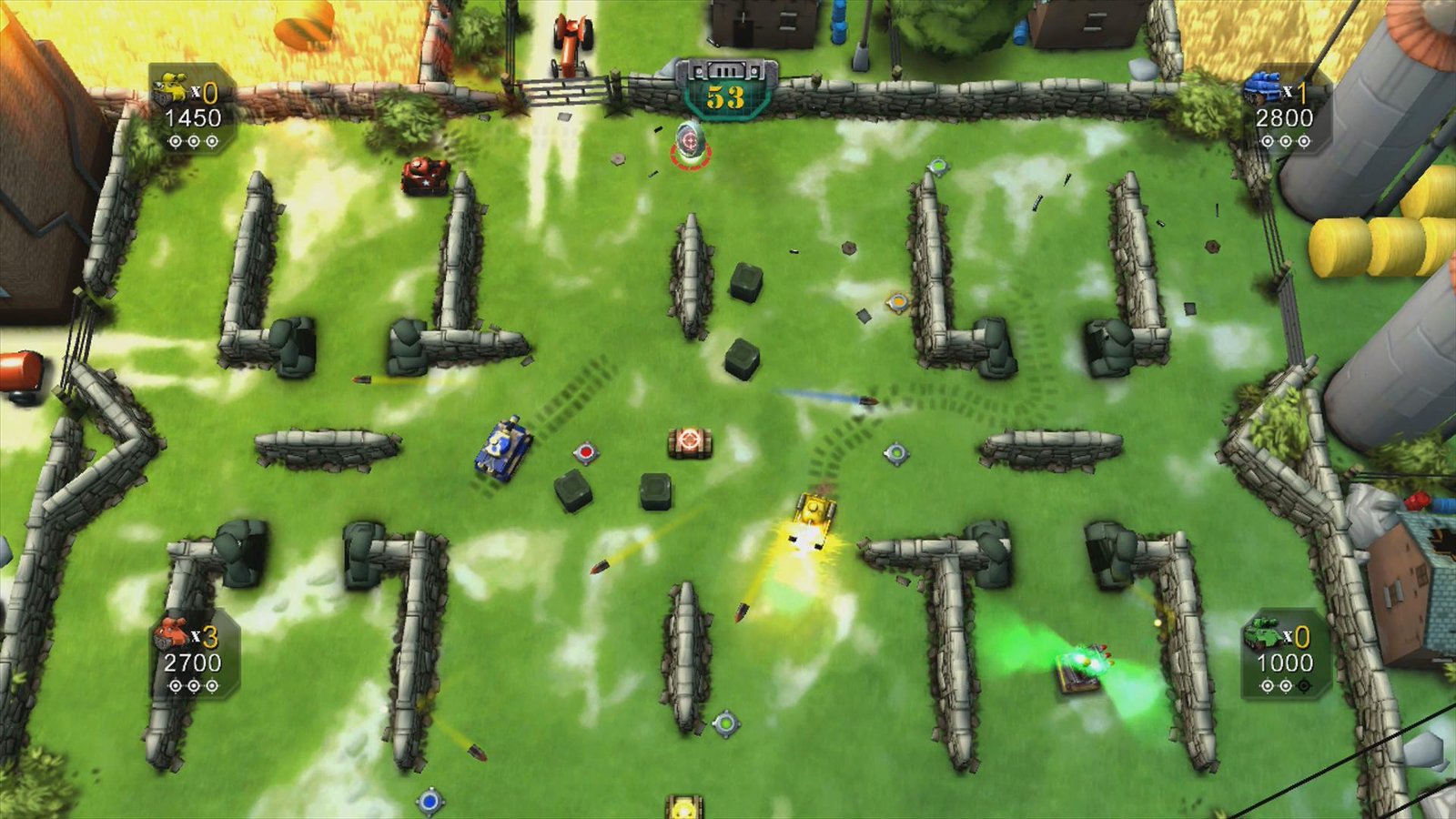This screenshot has height=819, width=1456.
Task: Click the striped red barrel in the center
Action: coord(690,442)
